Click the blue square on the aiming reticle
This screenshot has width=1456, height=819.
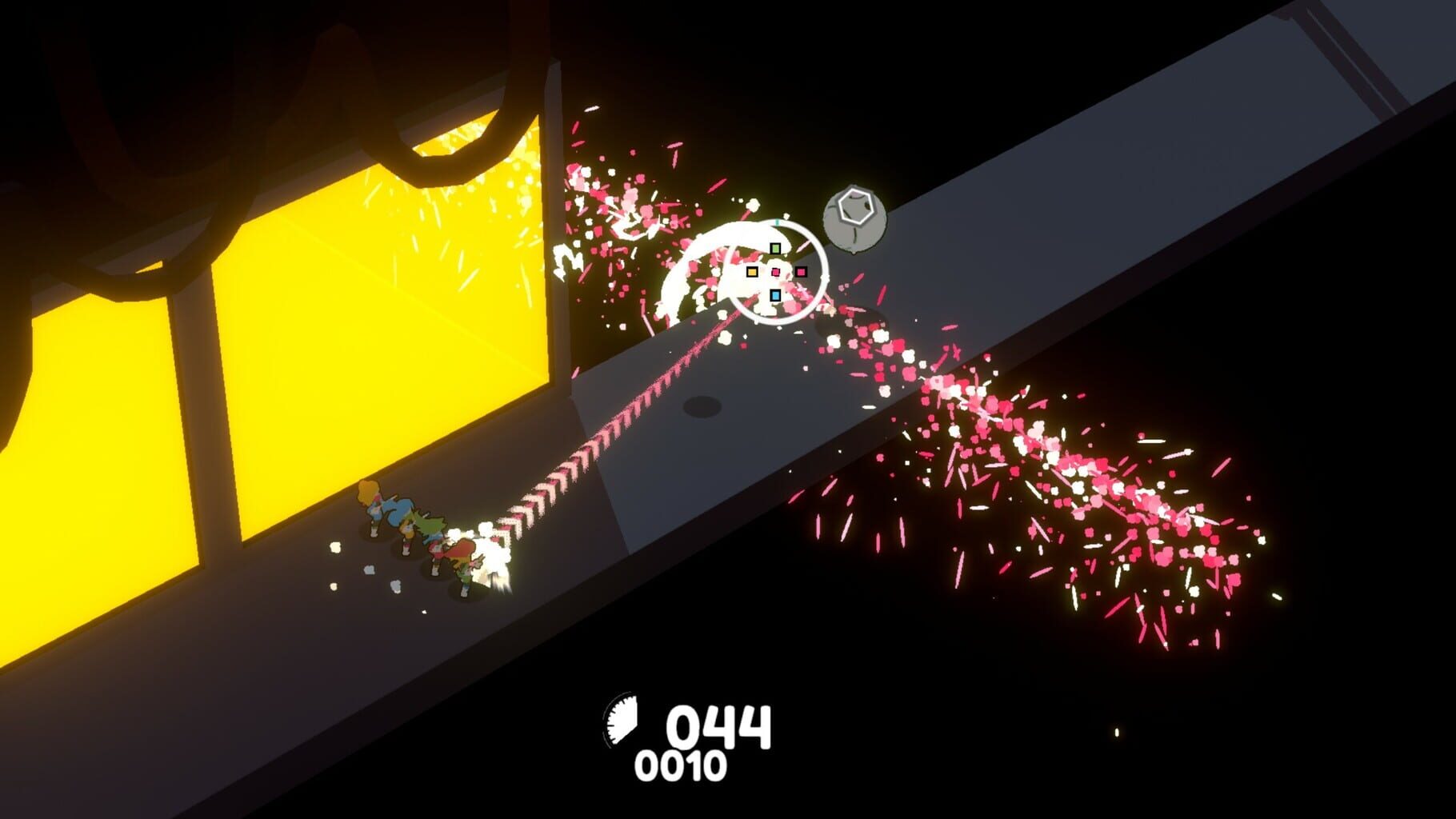[x=776, y=295]
